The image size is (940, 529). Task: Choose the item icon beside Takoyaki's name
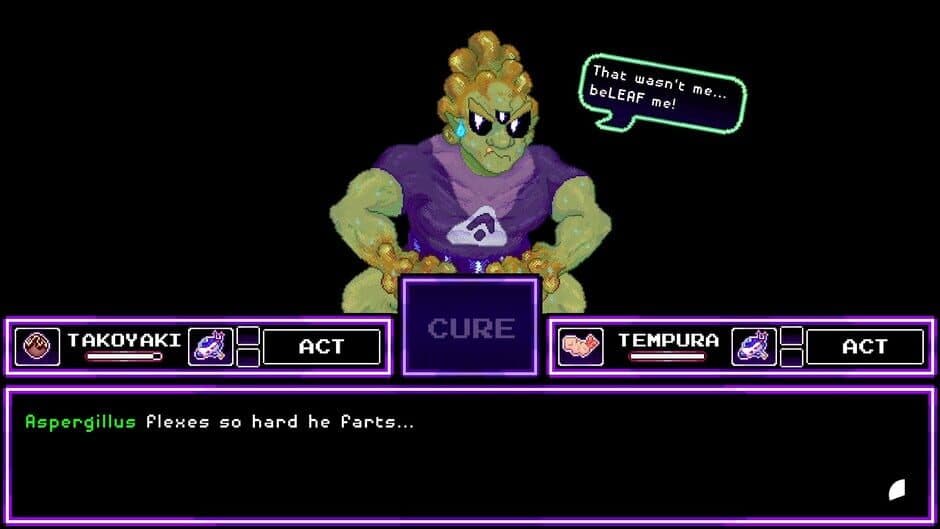pyautogui.click(x=210, y=347)
